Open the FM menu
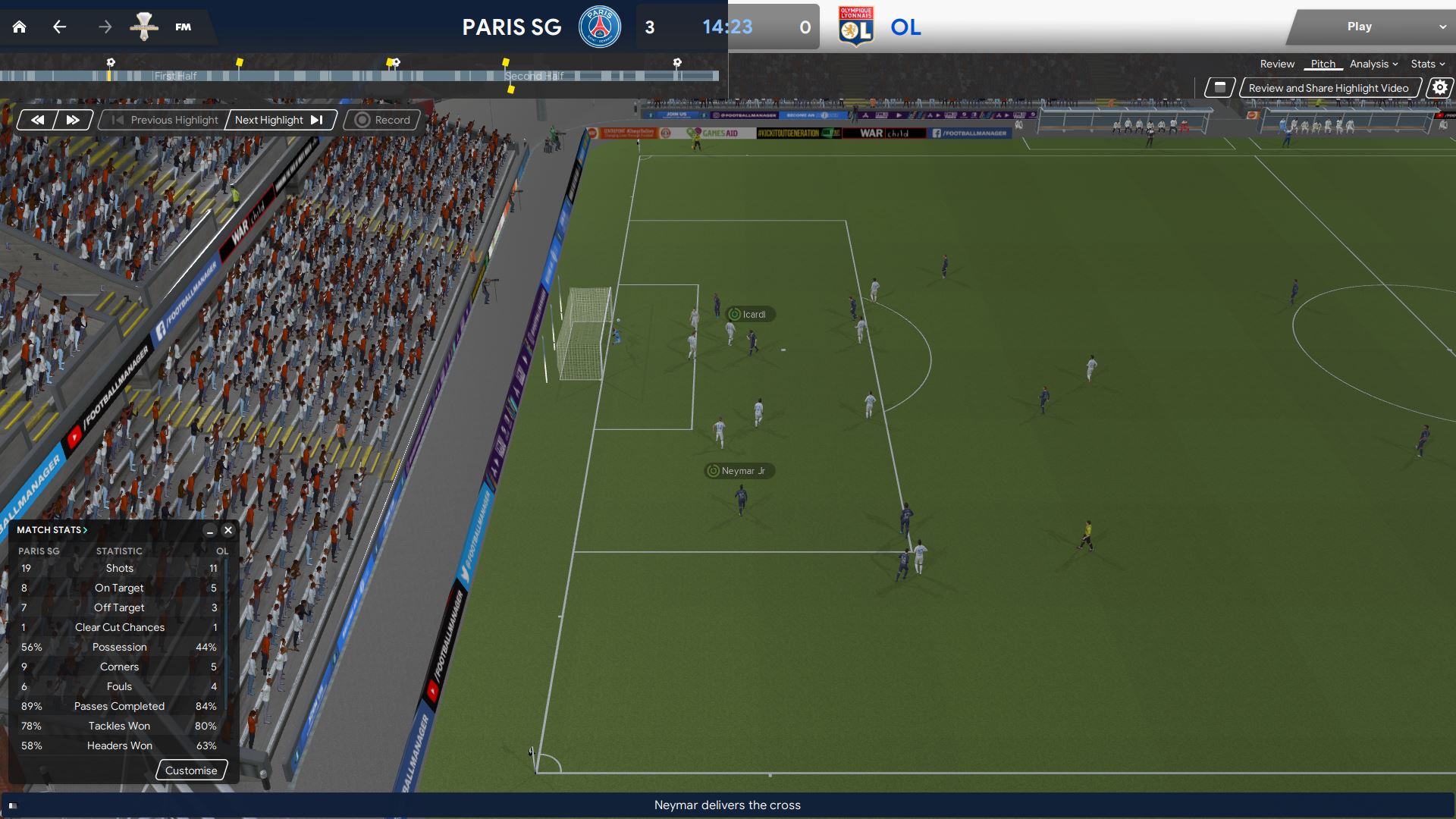 [183, 27]
